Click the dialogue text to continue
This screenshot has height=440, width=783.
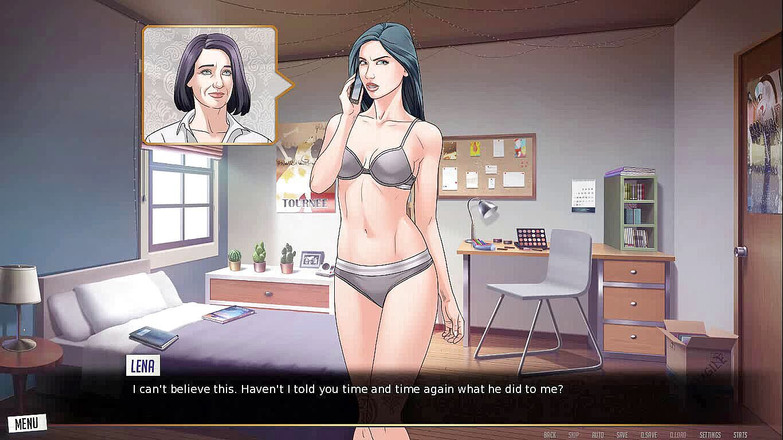tap(348, 389)
